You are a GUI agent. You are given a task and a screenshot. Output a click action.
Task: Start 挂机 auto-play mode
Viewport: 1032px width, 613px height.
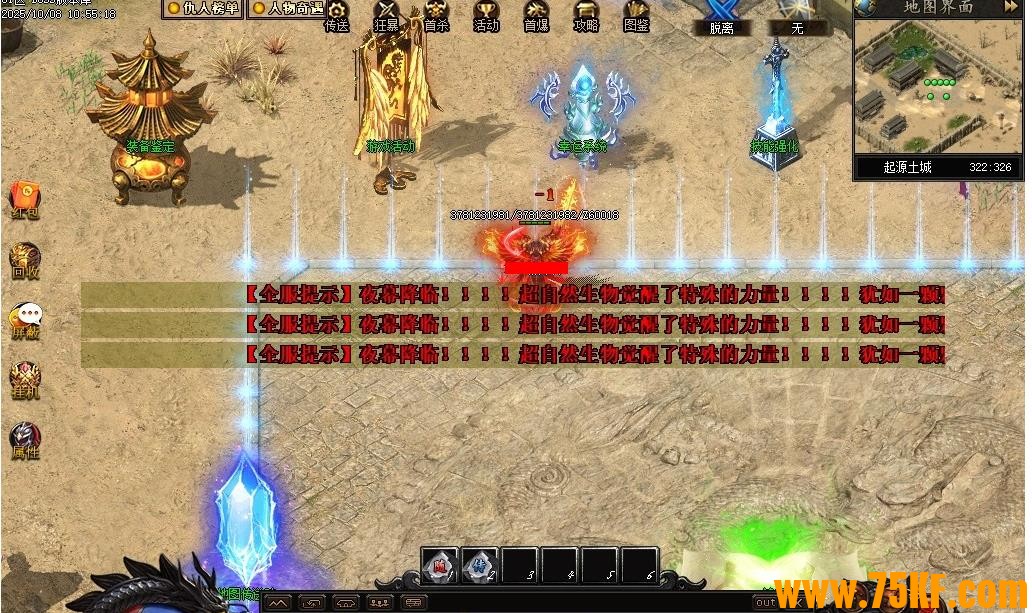[x=25, y=380]
